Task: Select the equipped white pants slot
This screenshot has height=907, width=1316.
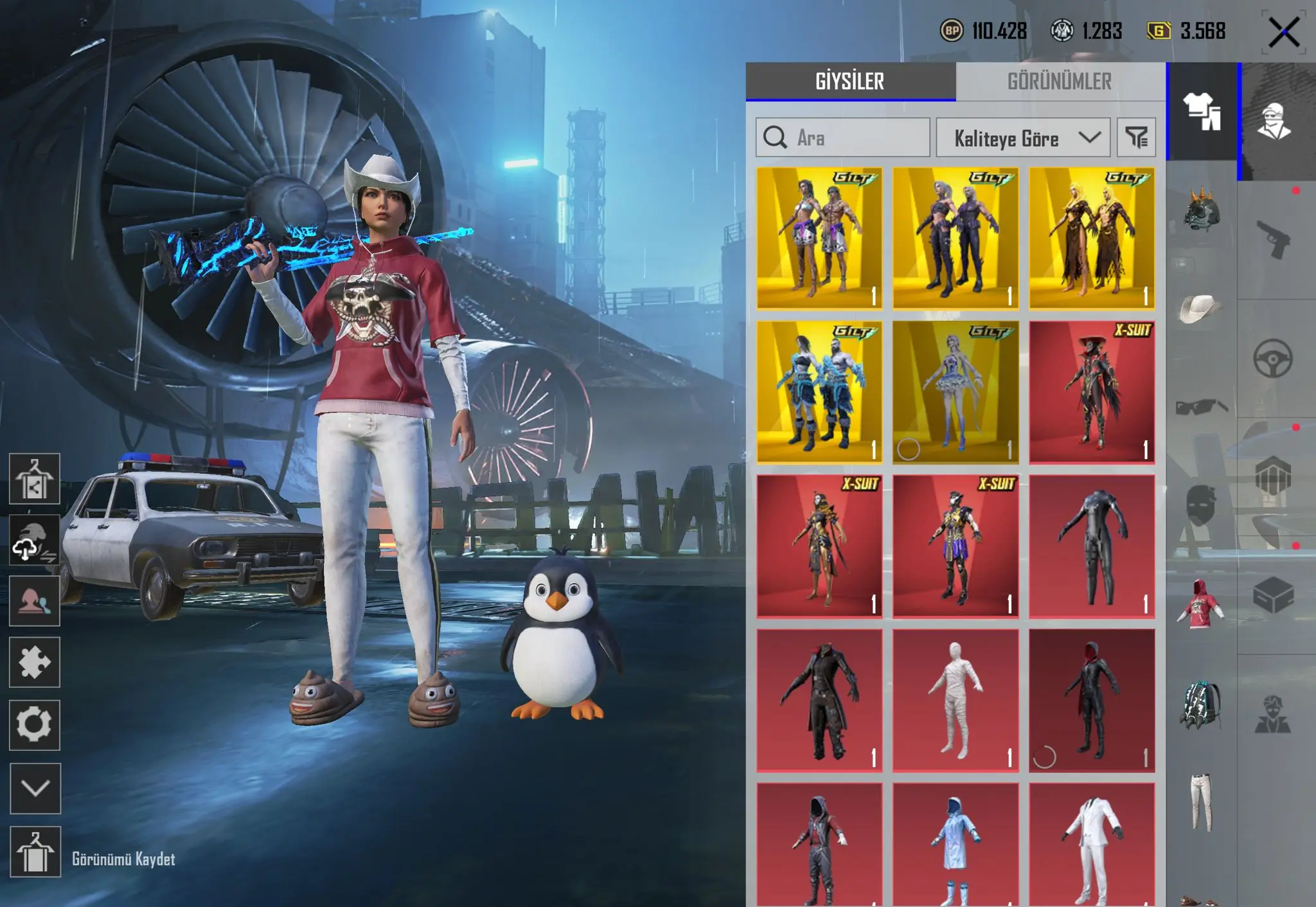Action: [x=1200, y=801]
